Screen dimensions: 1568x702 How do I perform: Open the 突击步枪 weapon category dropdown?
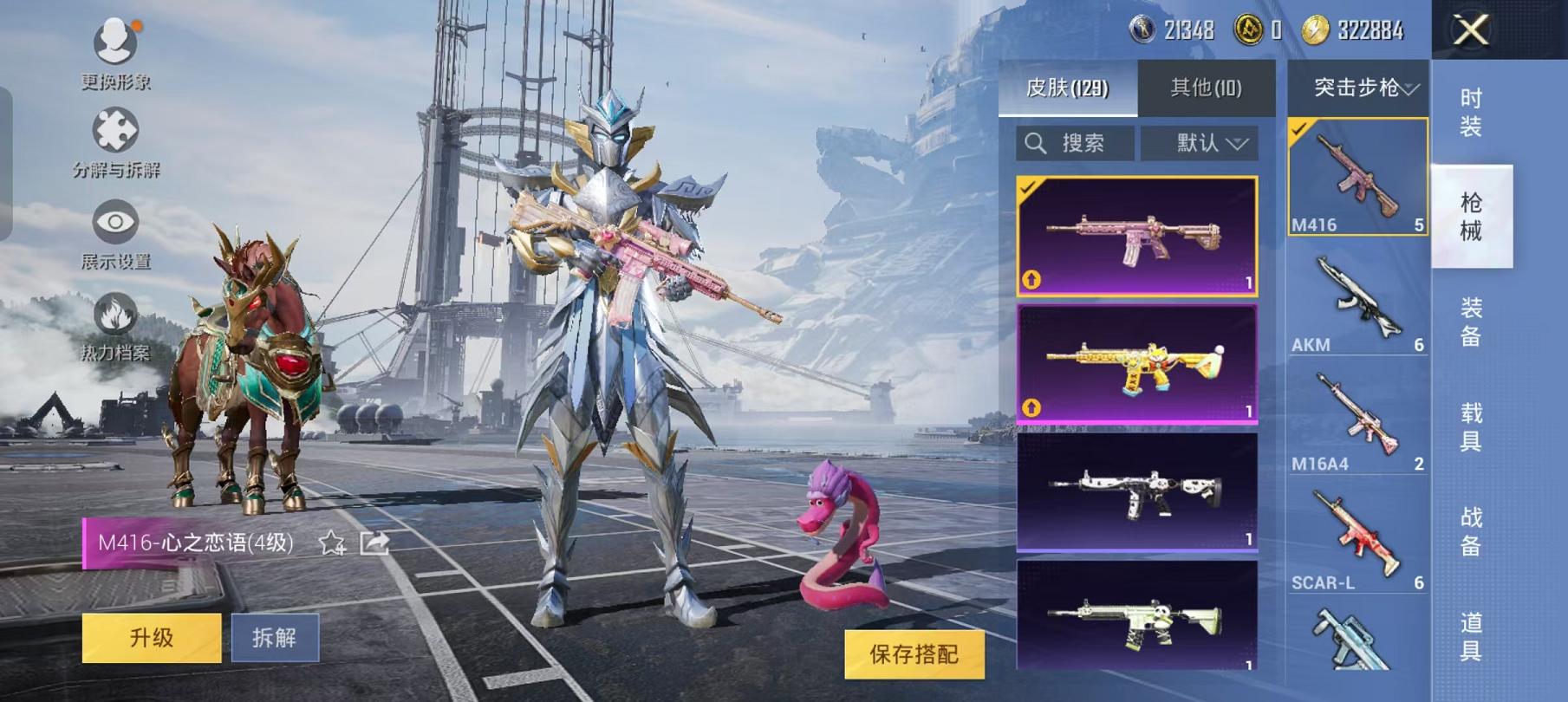1355,85
